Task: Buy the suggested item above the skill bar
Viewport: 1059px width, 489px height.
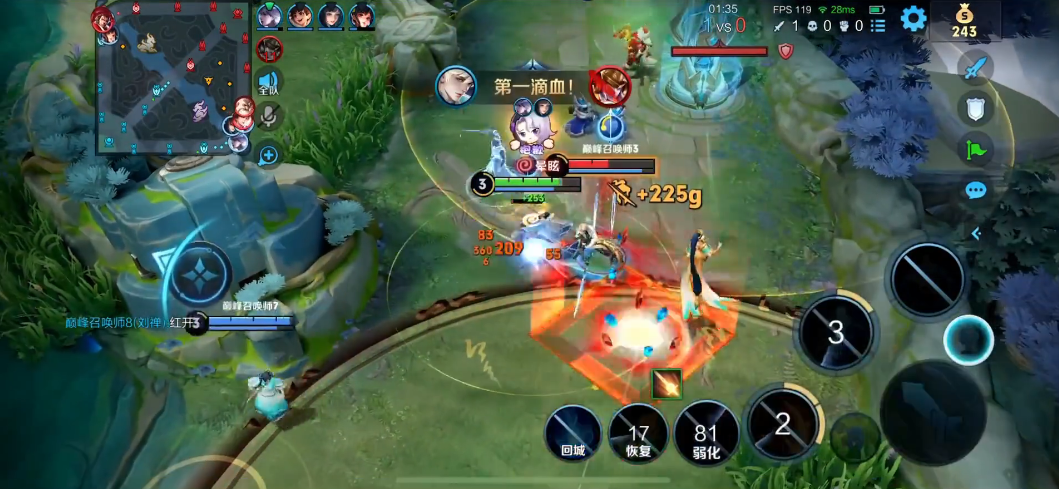Action: (x=665, y=383)
